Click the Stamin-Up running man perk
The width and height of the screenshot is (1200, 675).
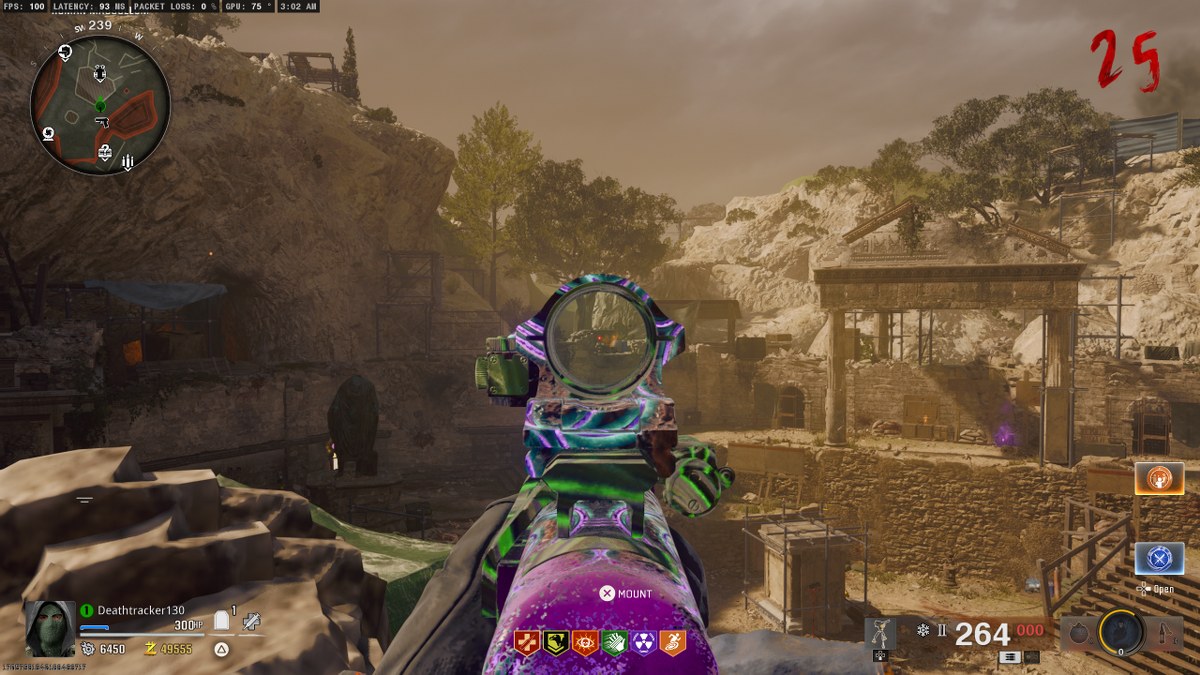[672, 643]
